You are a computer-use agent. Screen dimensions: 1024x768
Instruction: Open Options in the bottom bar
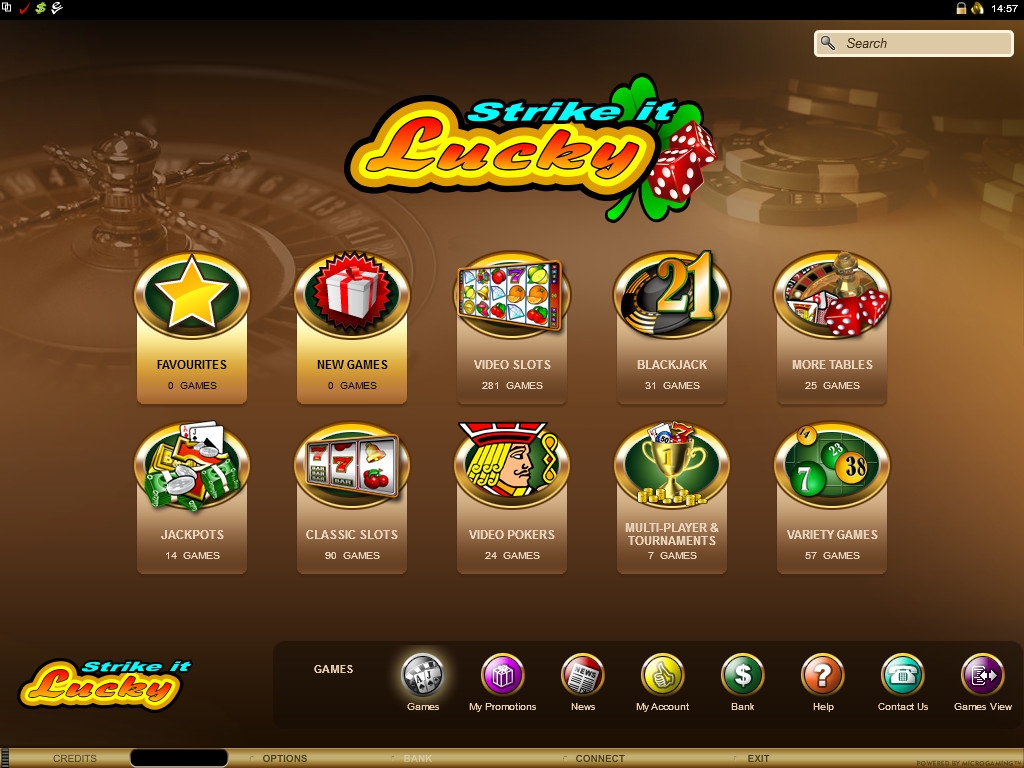click(284, 759)
